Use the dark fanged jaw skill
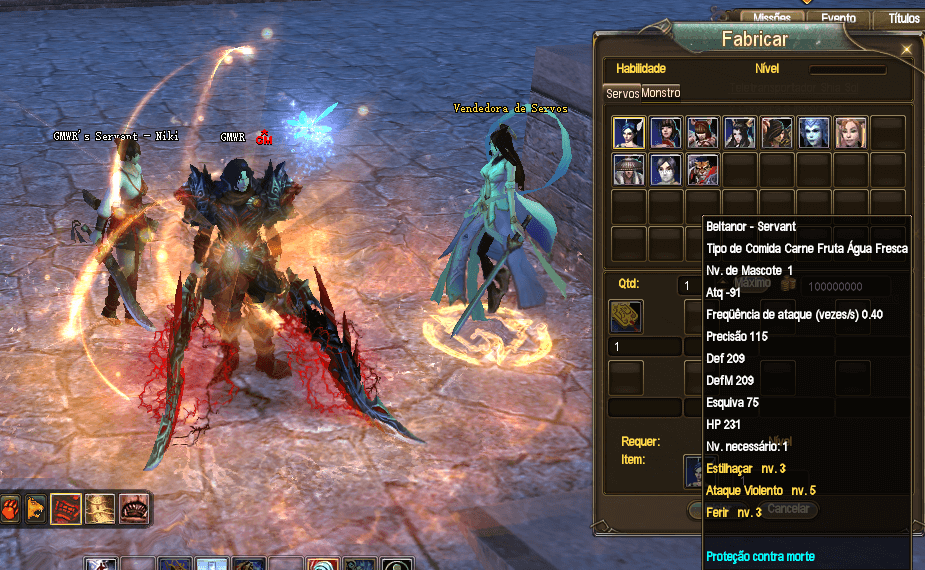The width and height of the screenshot is (925, 570). (133, 508)
